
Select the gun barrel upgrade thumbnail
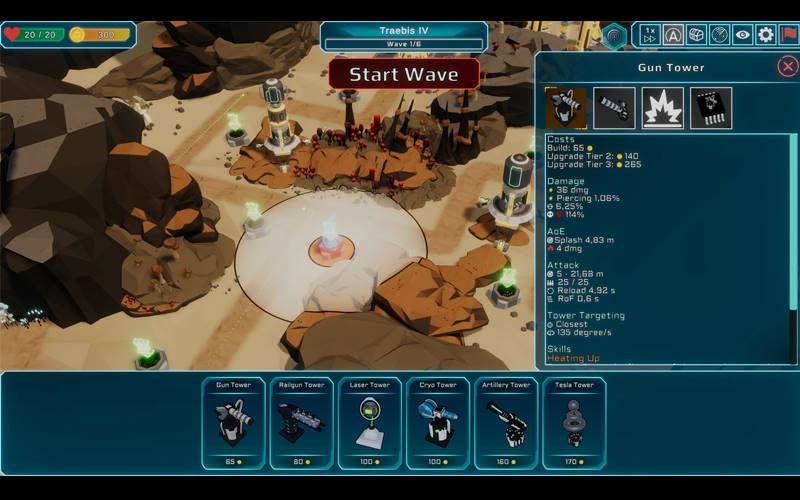(x=614, y=108)
